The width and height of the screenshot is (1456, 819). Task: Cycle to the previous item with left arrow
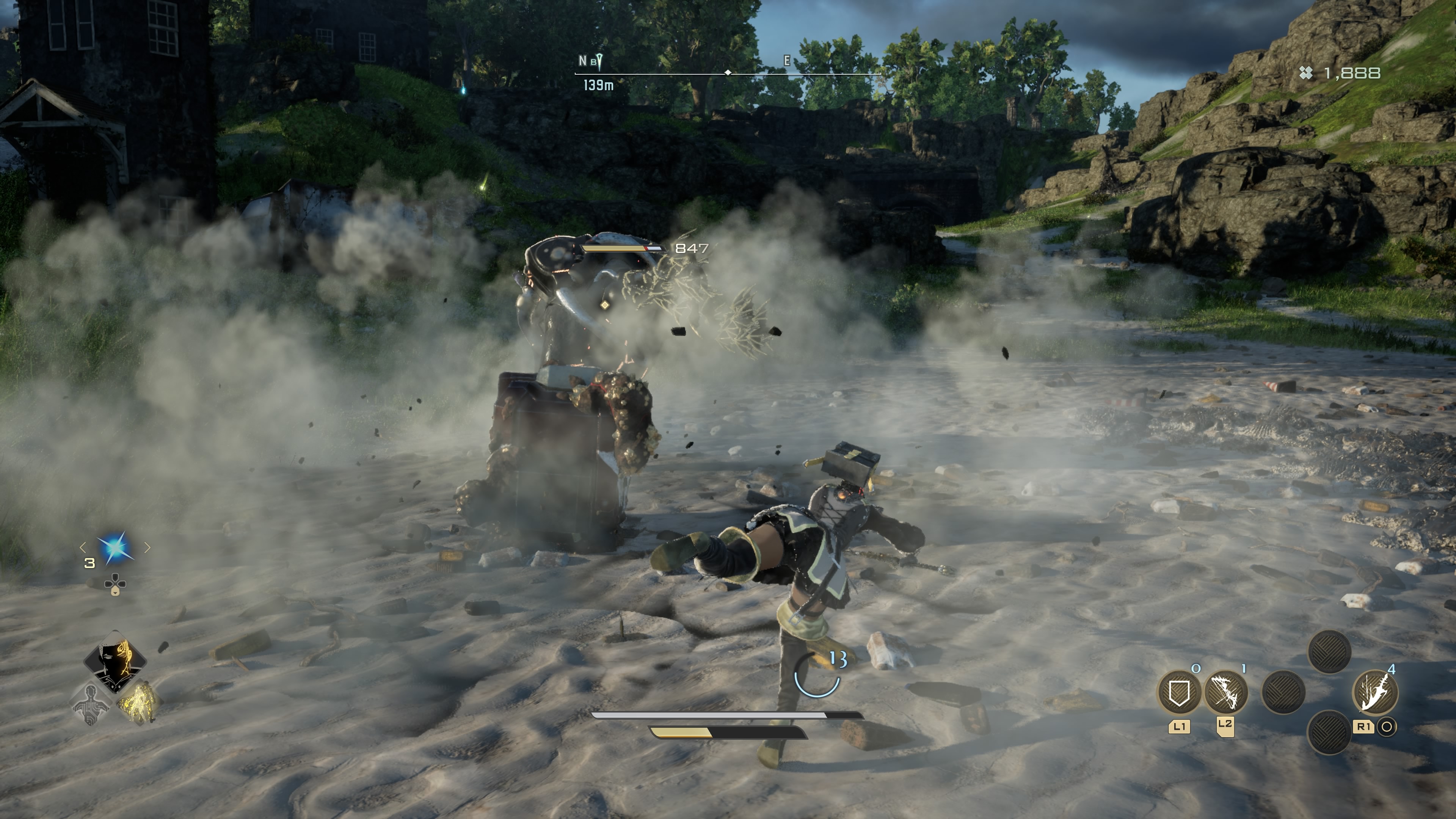click(x=83, y=547)
